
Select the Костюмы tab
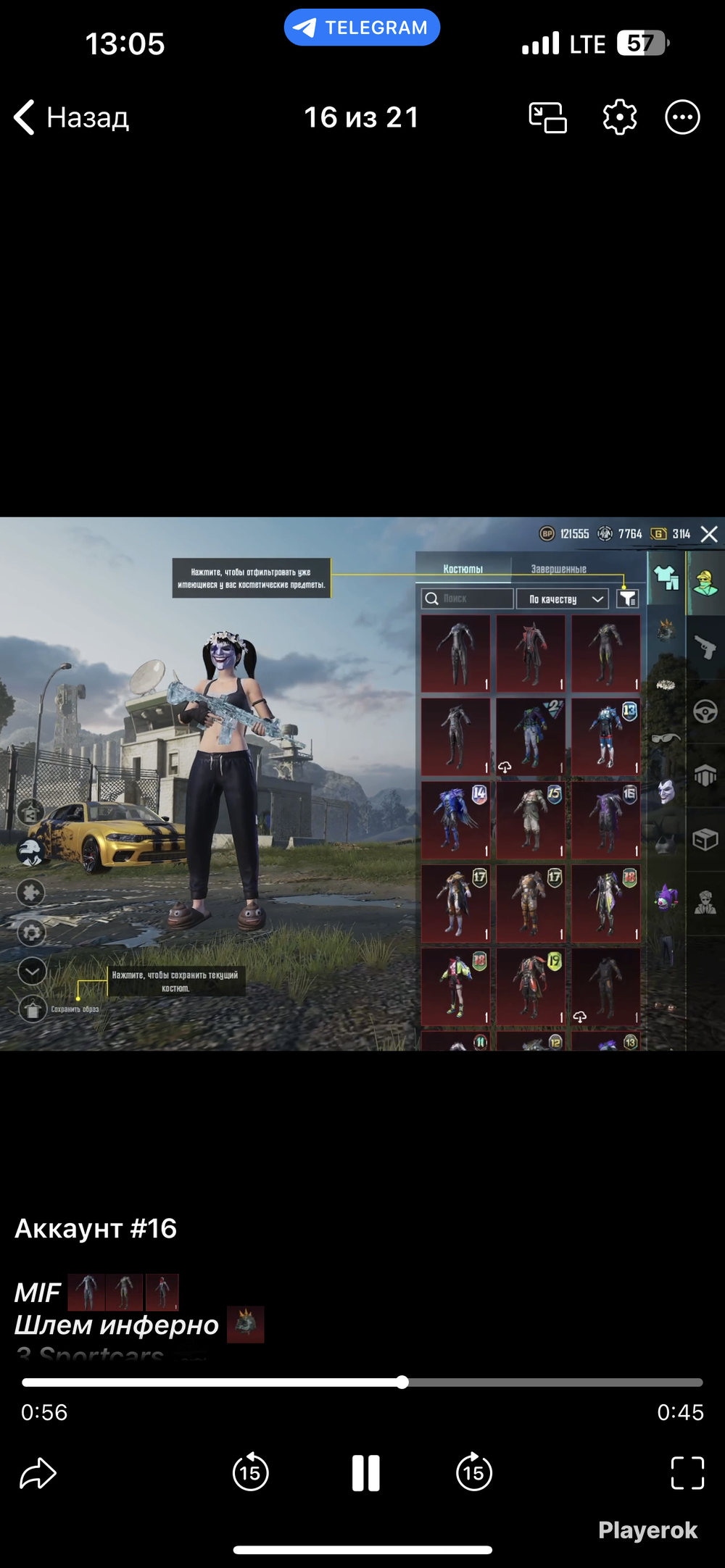(463, 569)
